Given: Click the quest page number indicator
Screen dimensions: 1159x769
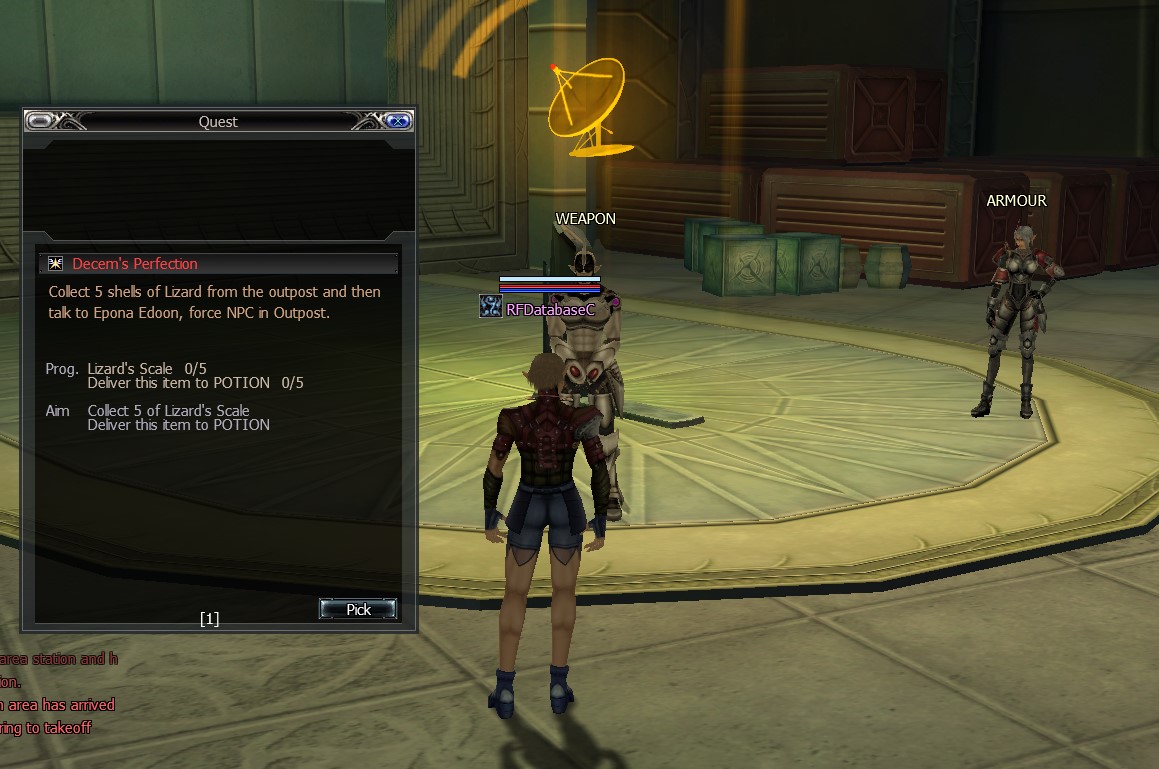Looking at the screenshot, I should click(209, 619).
